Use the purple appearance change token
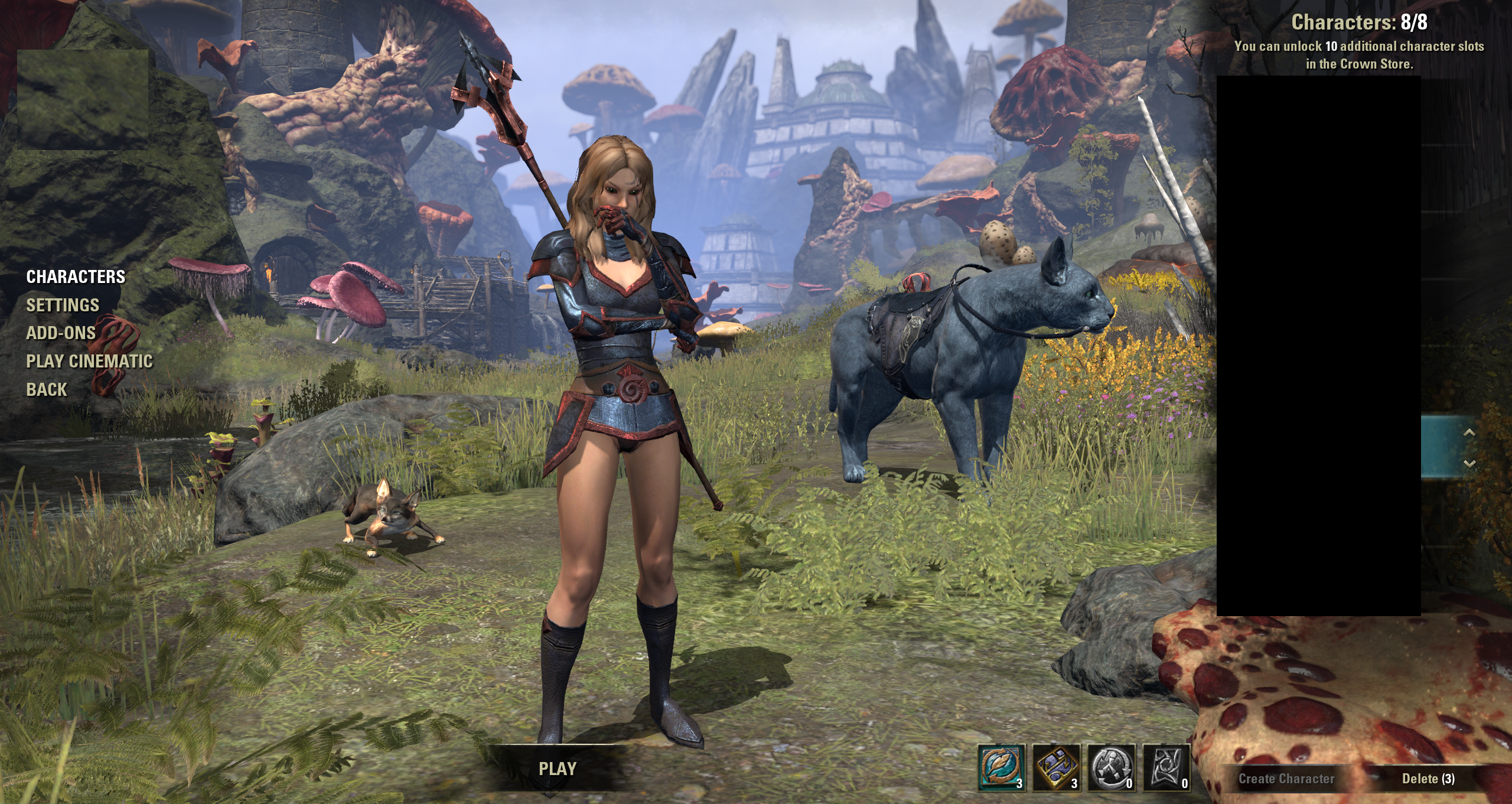Image resolution: width=1512 pixels, height=804 pixels. (1056, 767)
